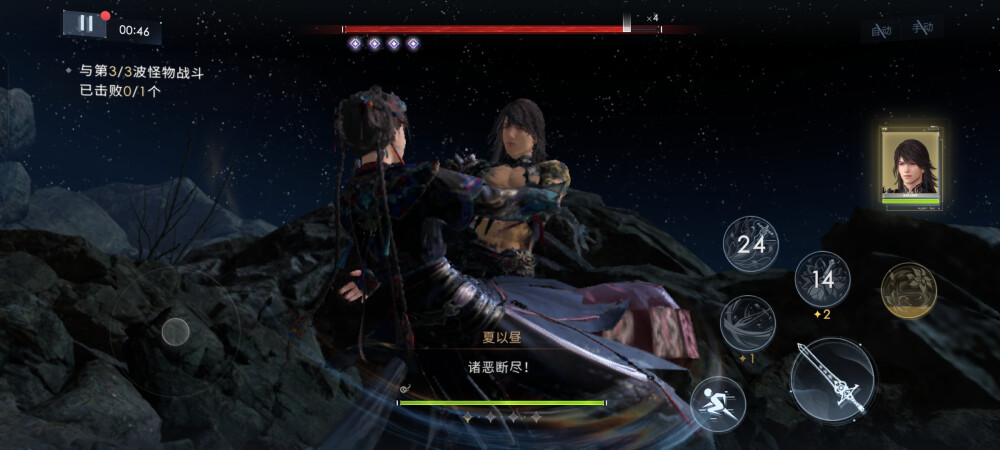Switch to manual combat mode (手动)
The width and height of the screenshot is (1000, 450).
coord(921,30)
